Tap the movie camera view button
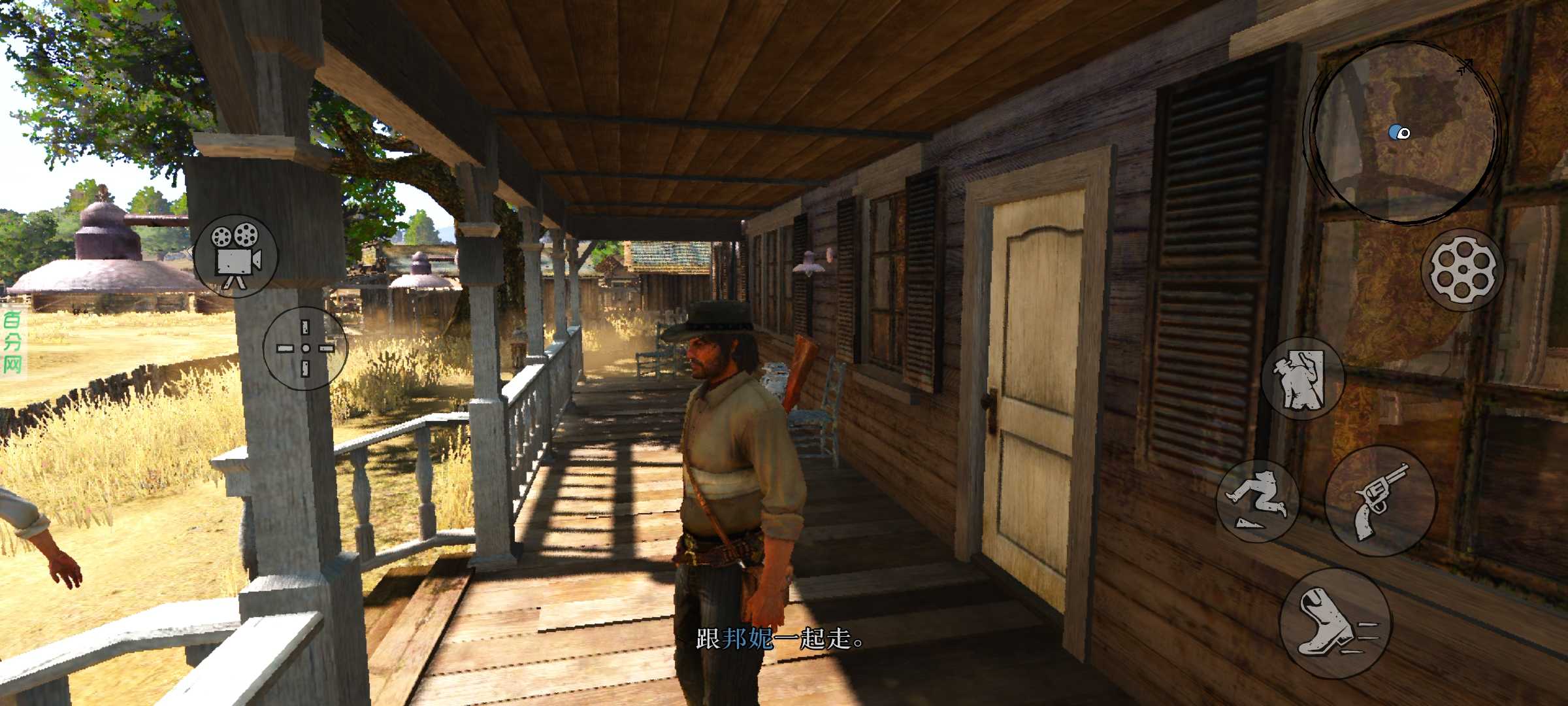This screenshot has width=1568, height=706. (236, 256)
